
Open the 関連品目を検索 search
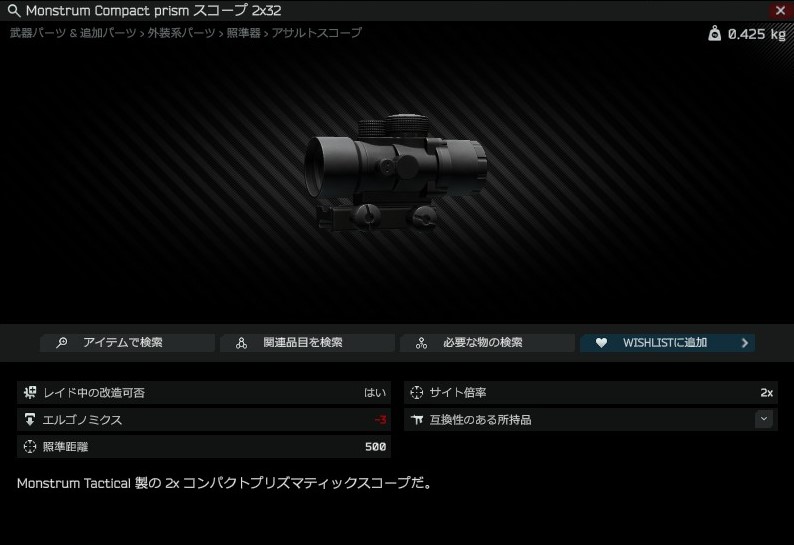[x=307, y=343]
